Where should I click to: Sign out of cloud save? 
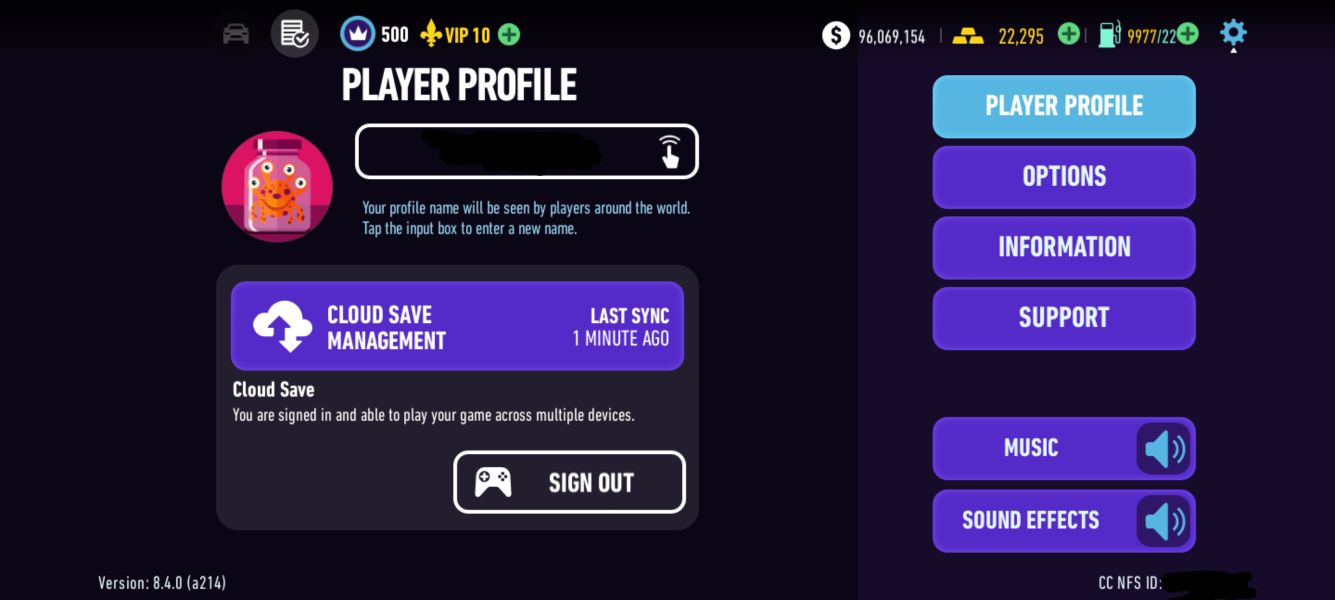click(x=569, y=482)
